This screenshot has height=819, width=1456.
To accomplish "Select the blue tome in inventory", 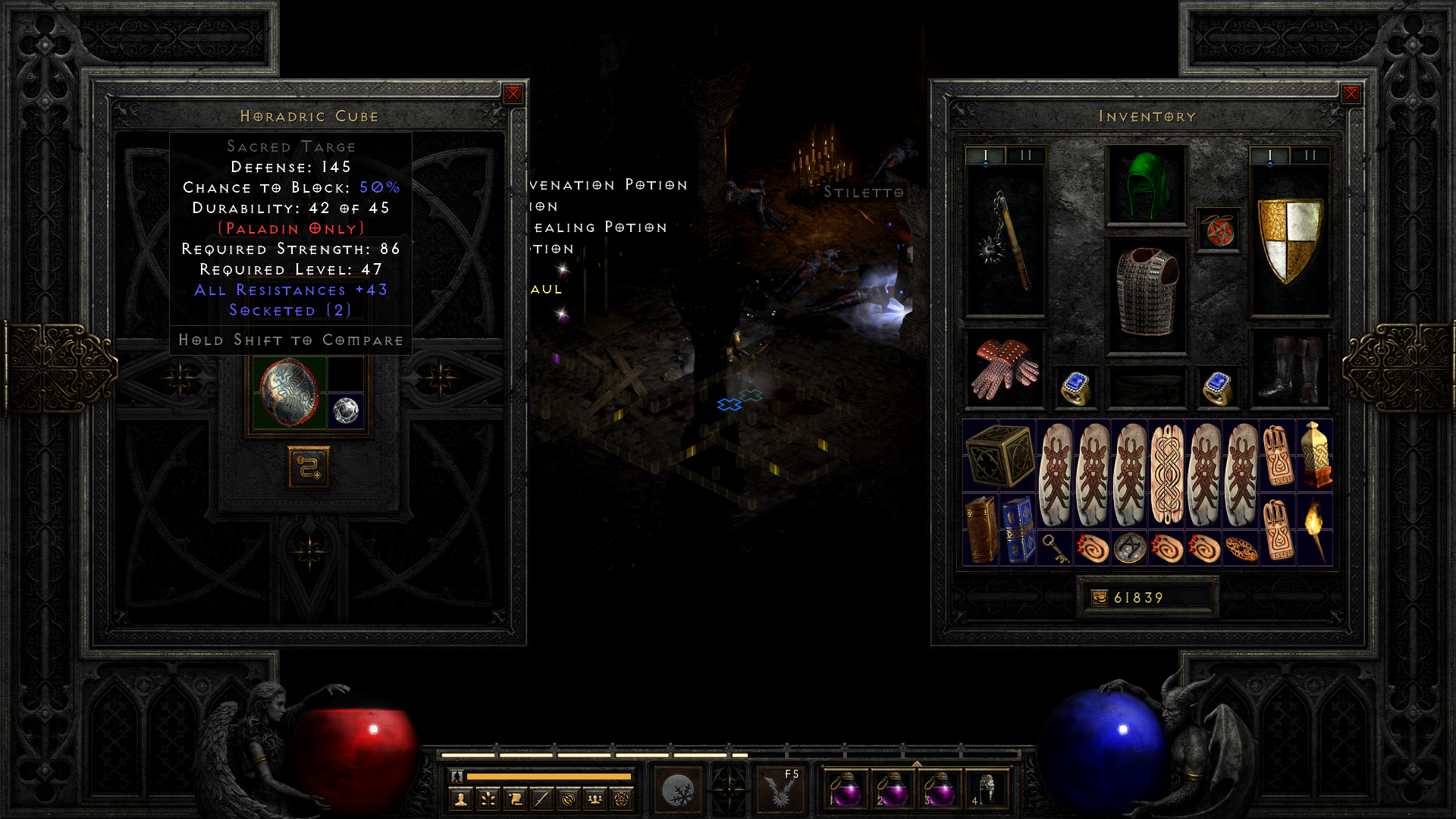I will (1018, 530).
